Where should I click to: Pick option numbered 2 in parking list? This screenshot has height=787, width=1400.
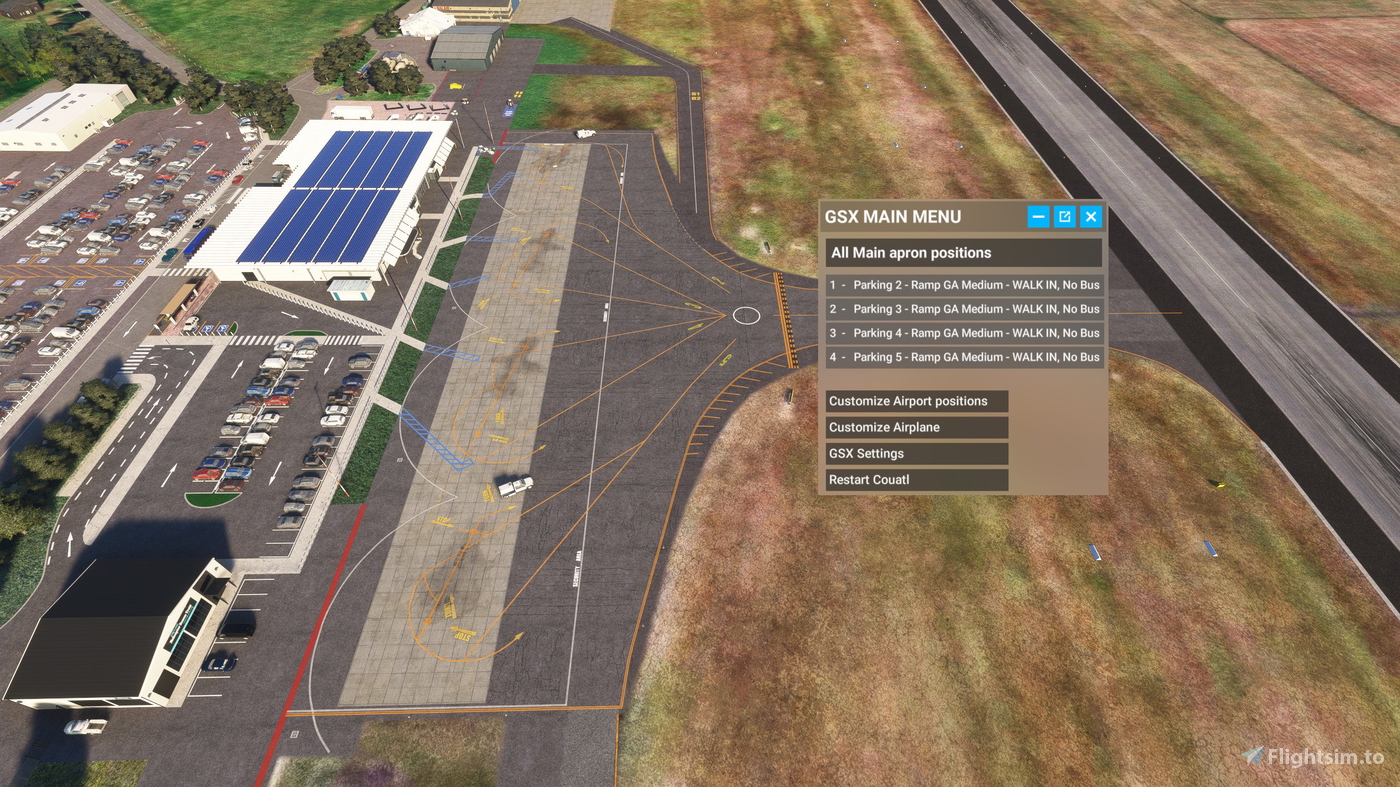pyautogui.click(x=963, y=308)
